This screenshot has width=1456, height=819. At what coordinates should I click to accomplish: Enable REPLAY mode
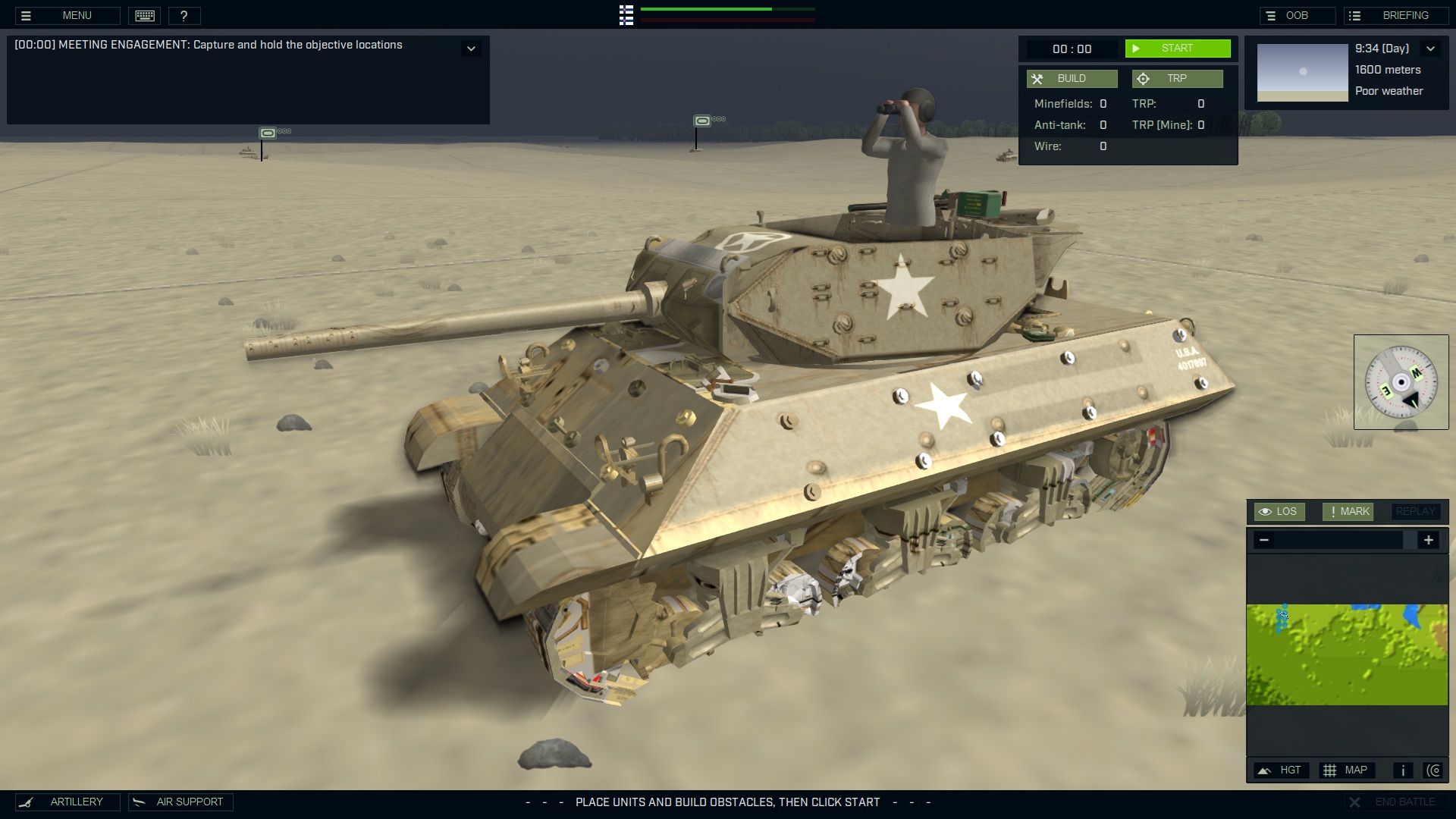(x=1415, y=511)
